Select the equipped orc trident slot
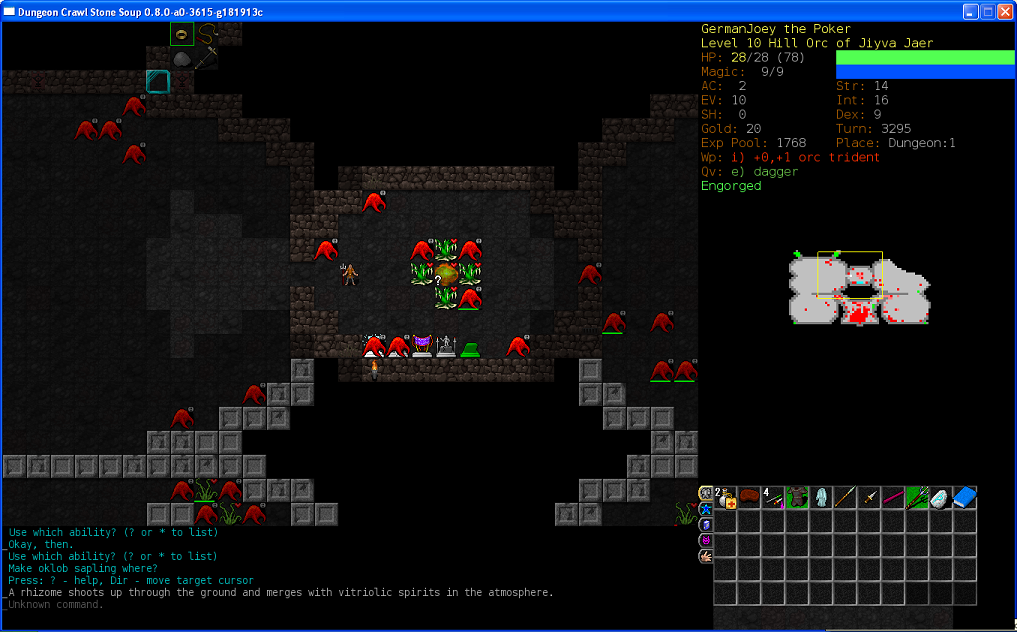The height and width of the screenshot is (632, 1017). coord(917,497)
